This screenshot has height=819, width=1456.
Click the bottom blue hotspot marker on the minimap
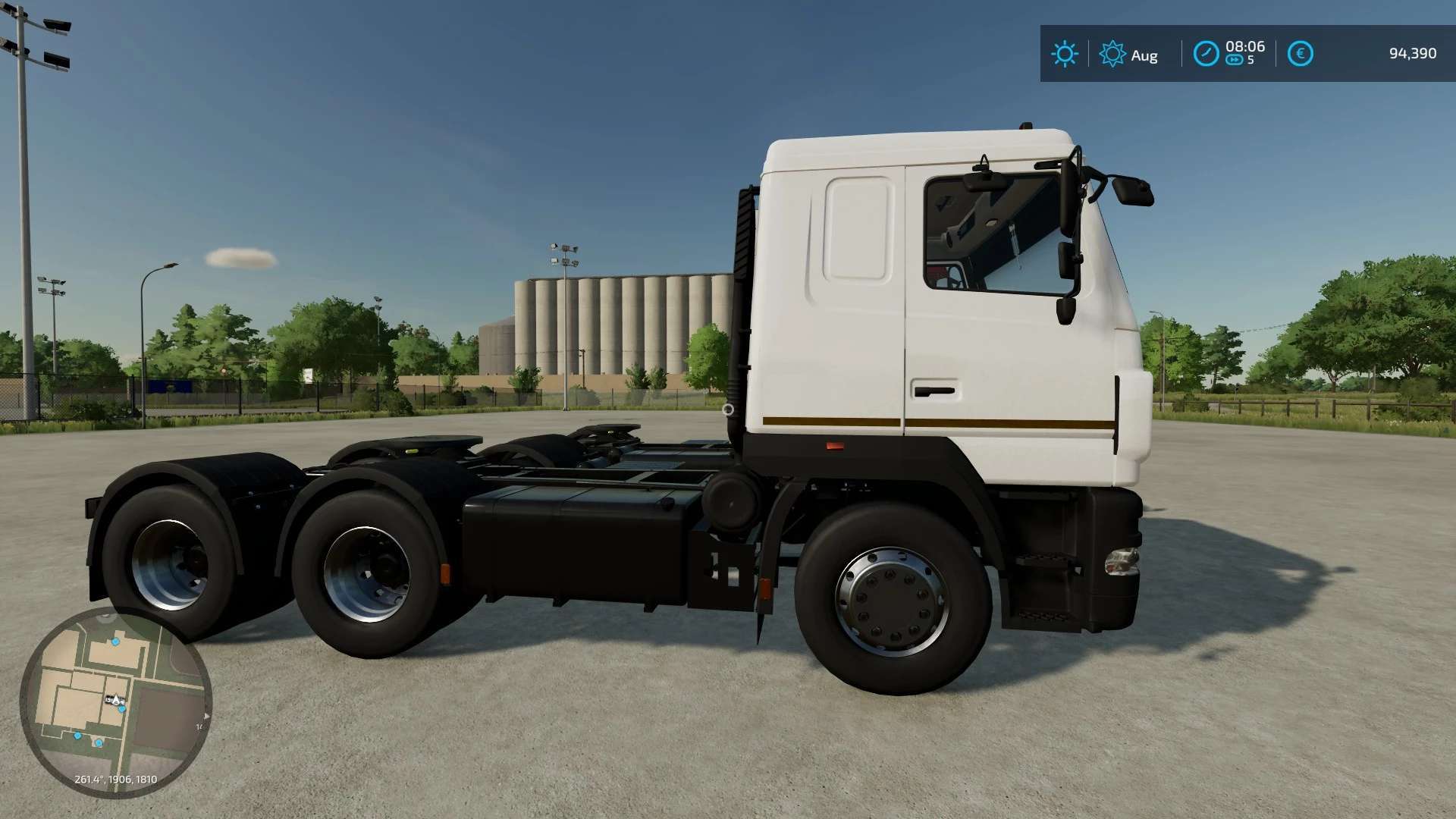point(99,742)
